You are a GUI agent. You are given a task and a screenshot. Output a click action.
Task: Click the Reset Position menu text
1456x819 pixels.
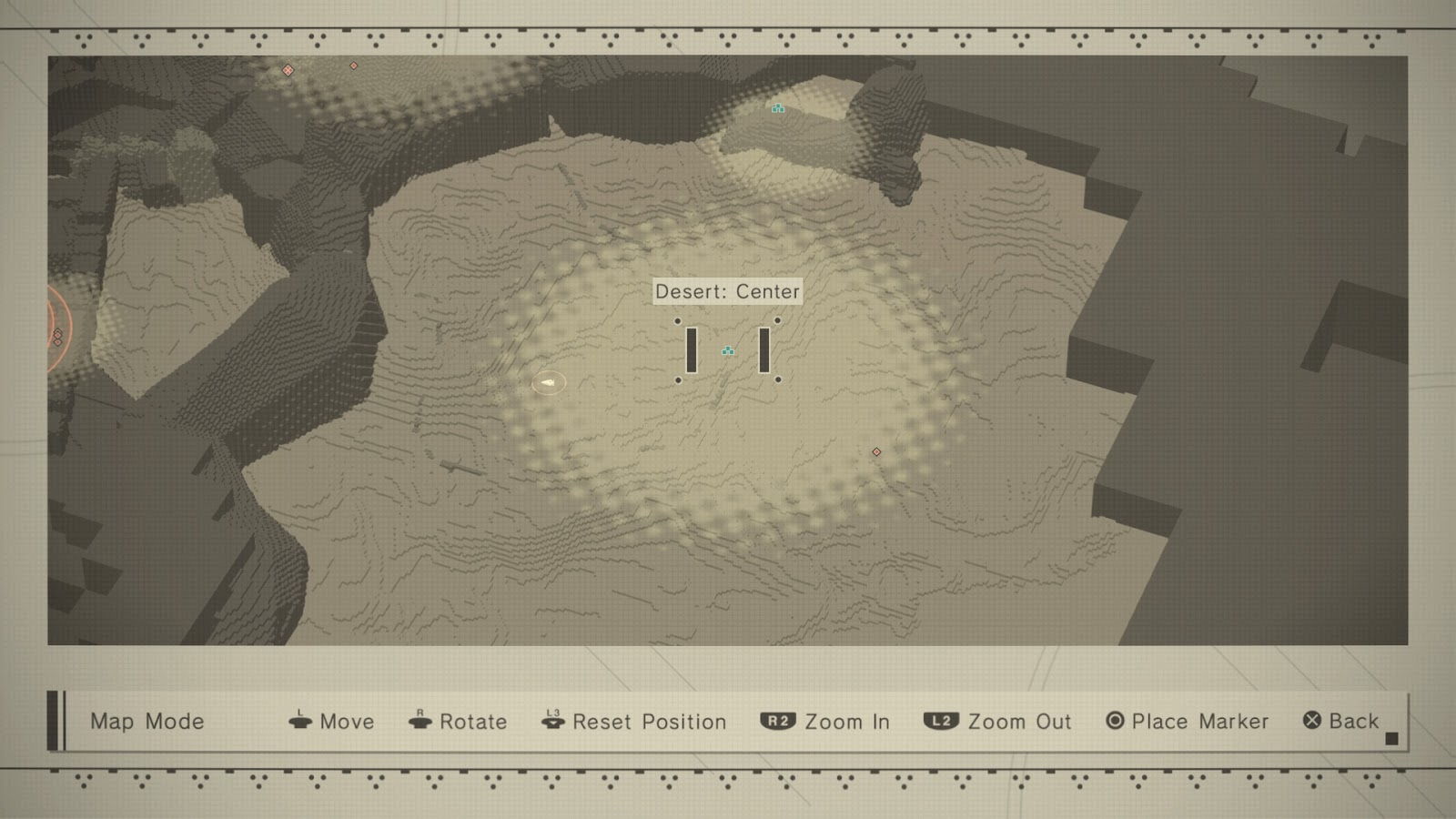[648, 722]
